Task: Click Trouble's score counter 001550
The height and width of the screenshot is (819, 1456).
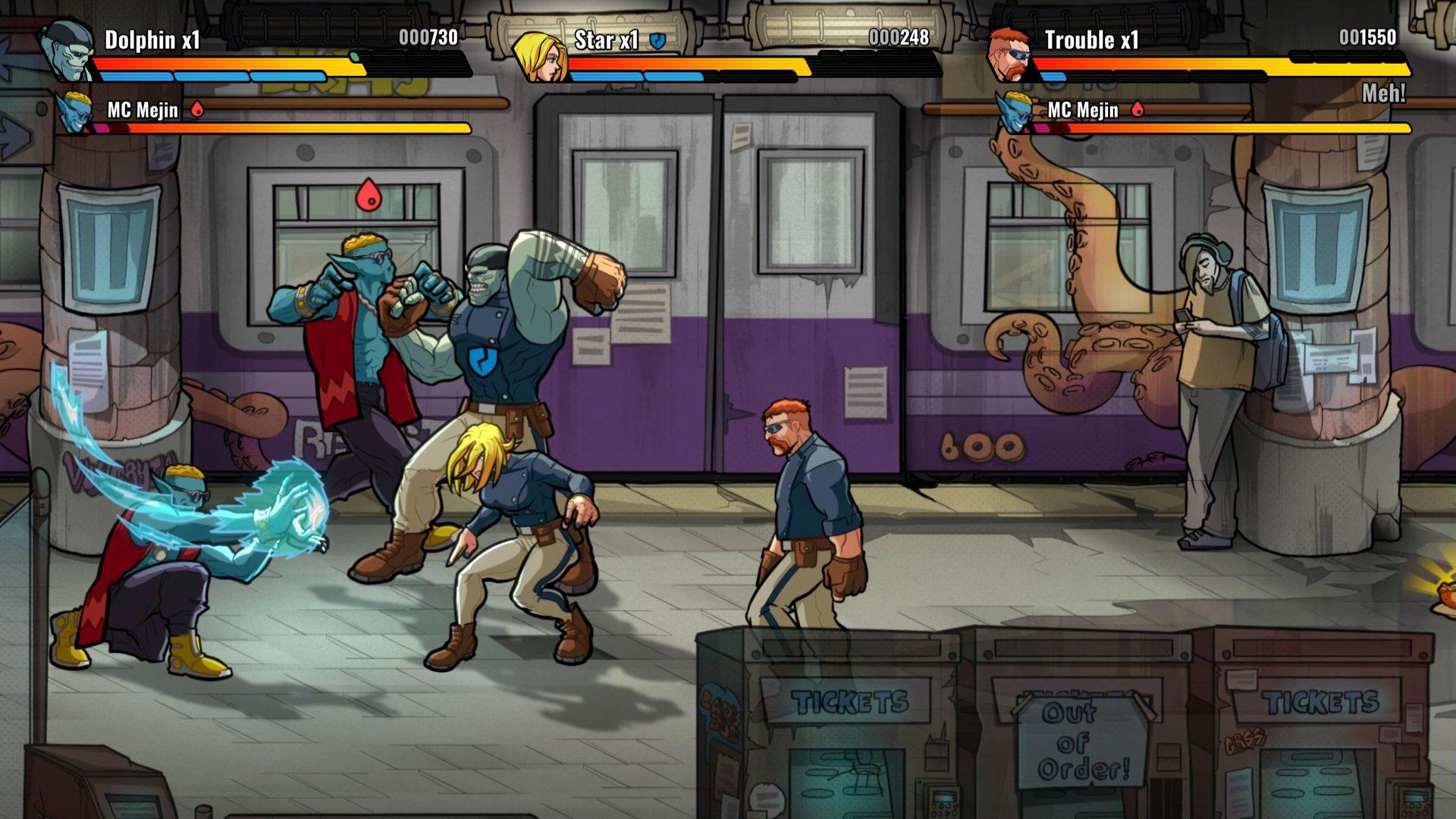Action: [x=1367, y=35]
